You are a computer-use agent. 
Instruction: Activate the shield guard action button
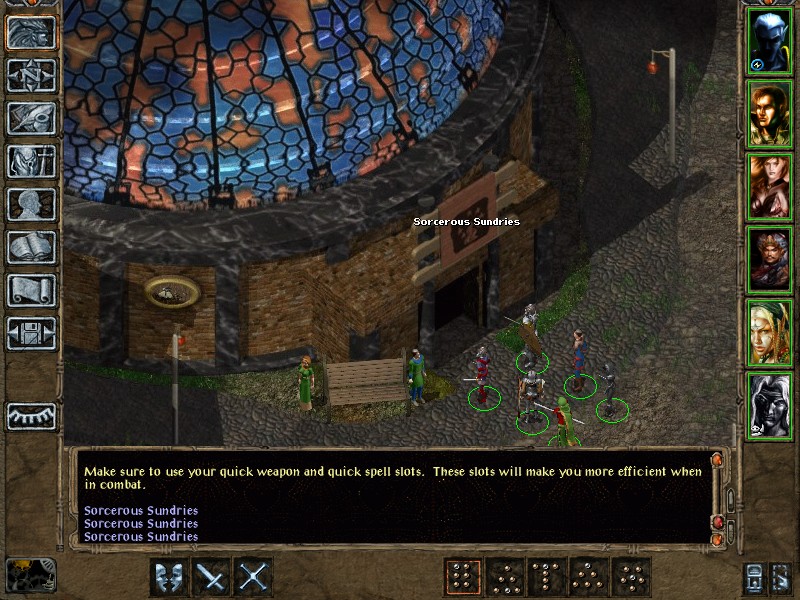pyautogui.click(x=169, y=577)
